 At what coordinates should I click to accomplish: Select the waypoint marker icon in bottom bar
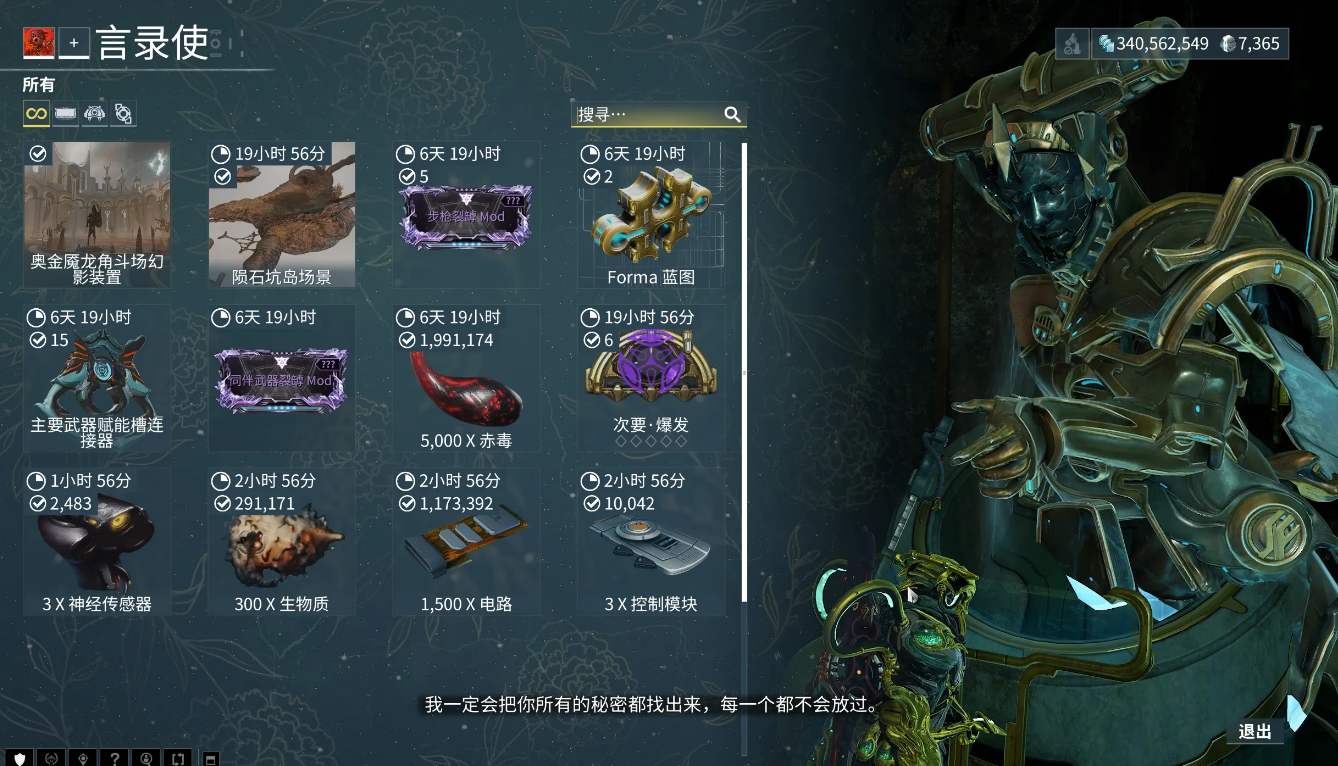pyautogui.click(x=82, y=757)
